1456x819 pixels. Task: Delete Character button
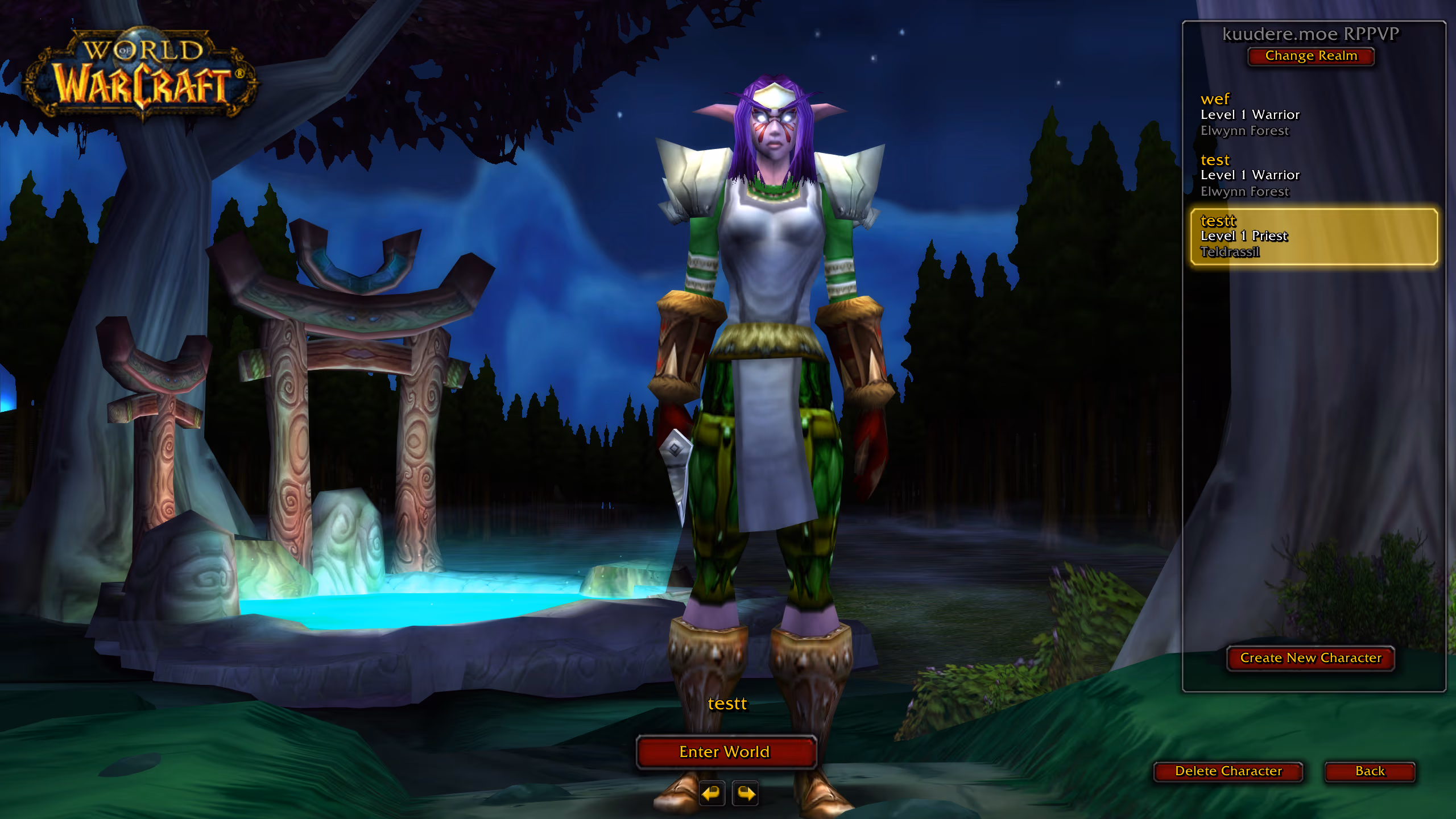point(1228,771)
